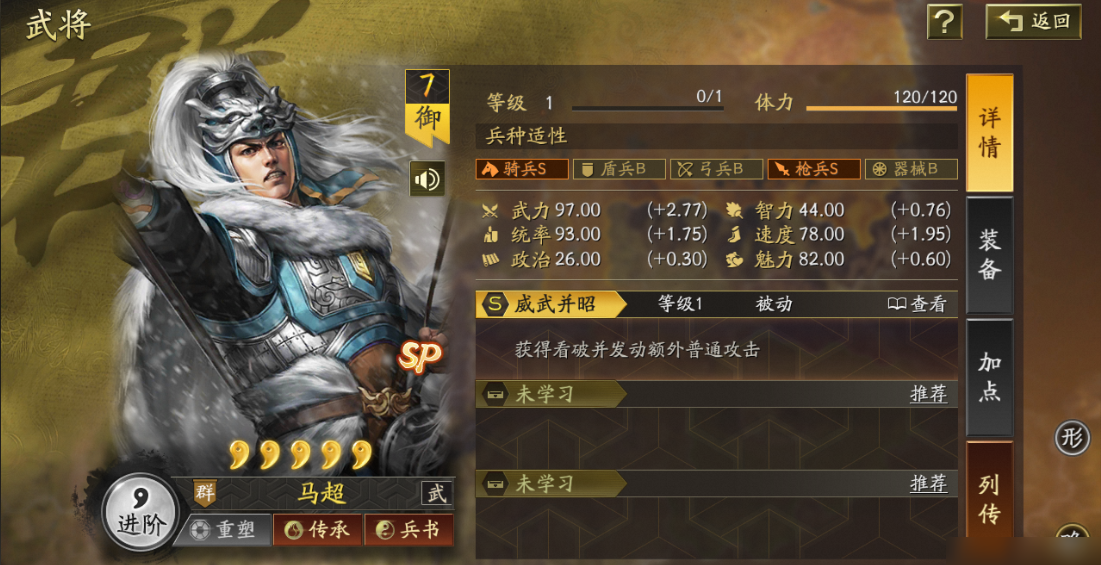This screenshot has height=565, width=1101.
Task: Go back with the 返回 button
Action: click(1034, 21)
